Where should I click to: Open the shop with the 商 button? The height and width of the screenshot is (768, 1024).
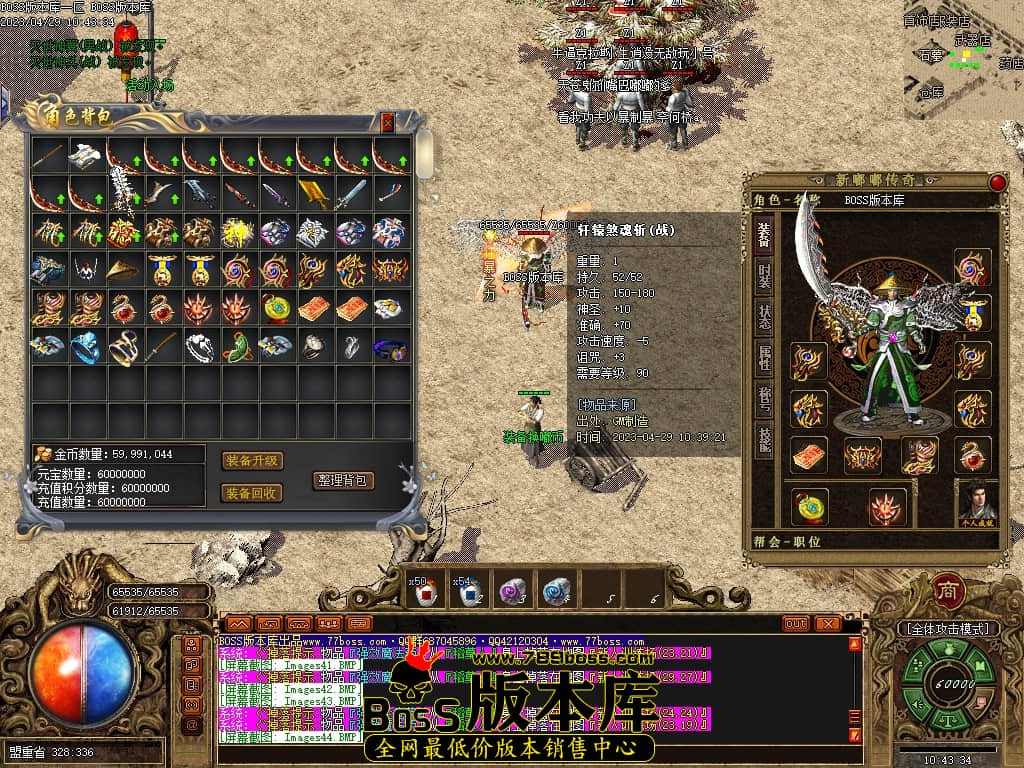tap(946, 590)
